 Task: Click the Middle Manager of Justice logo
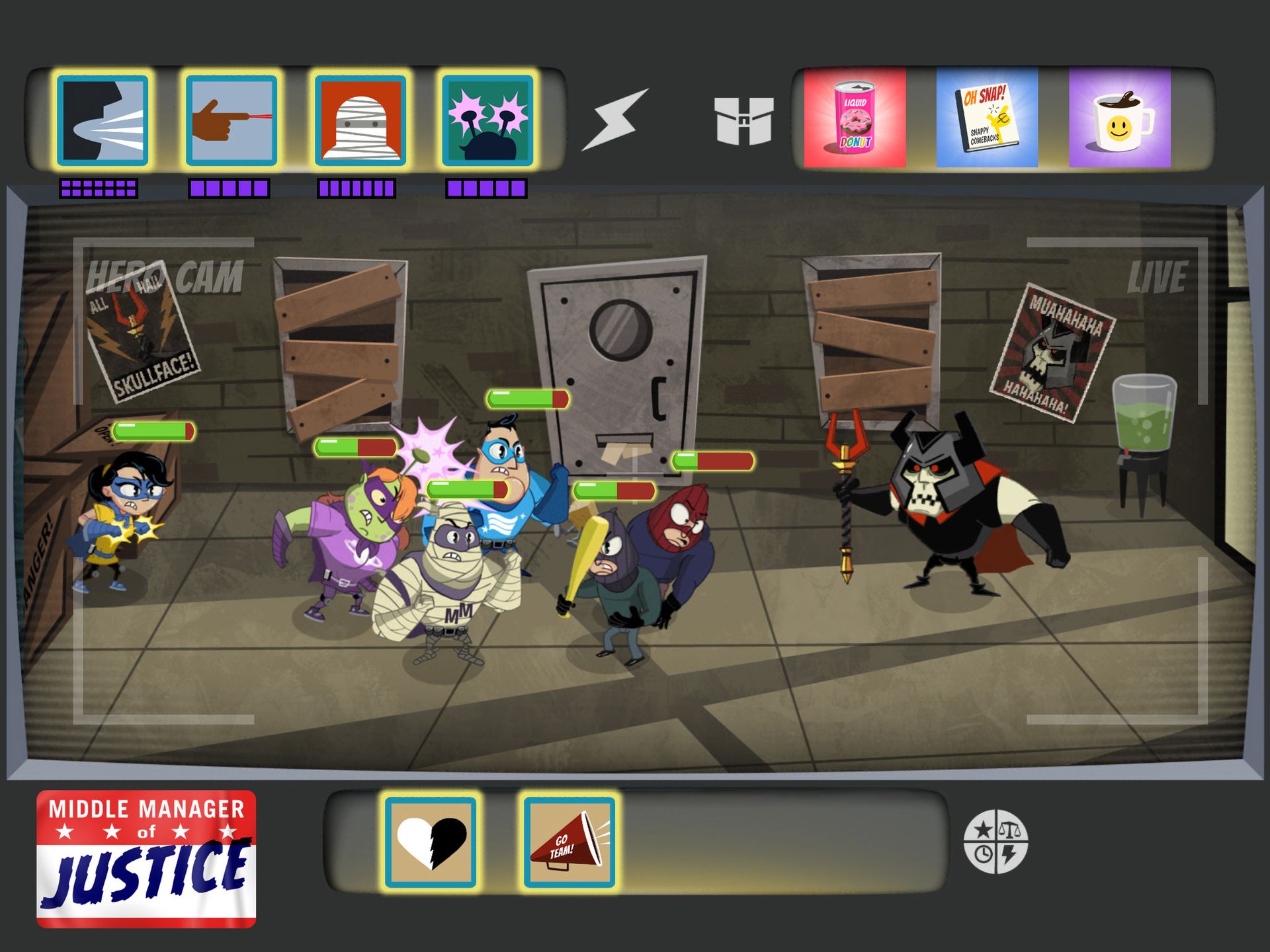[x=147, y=853]
